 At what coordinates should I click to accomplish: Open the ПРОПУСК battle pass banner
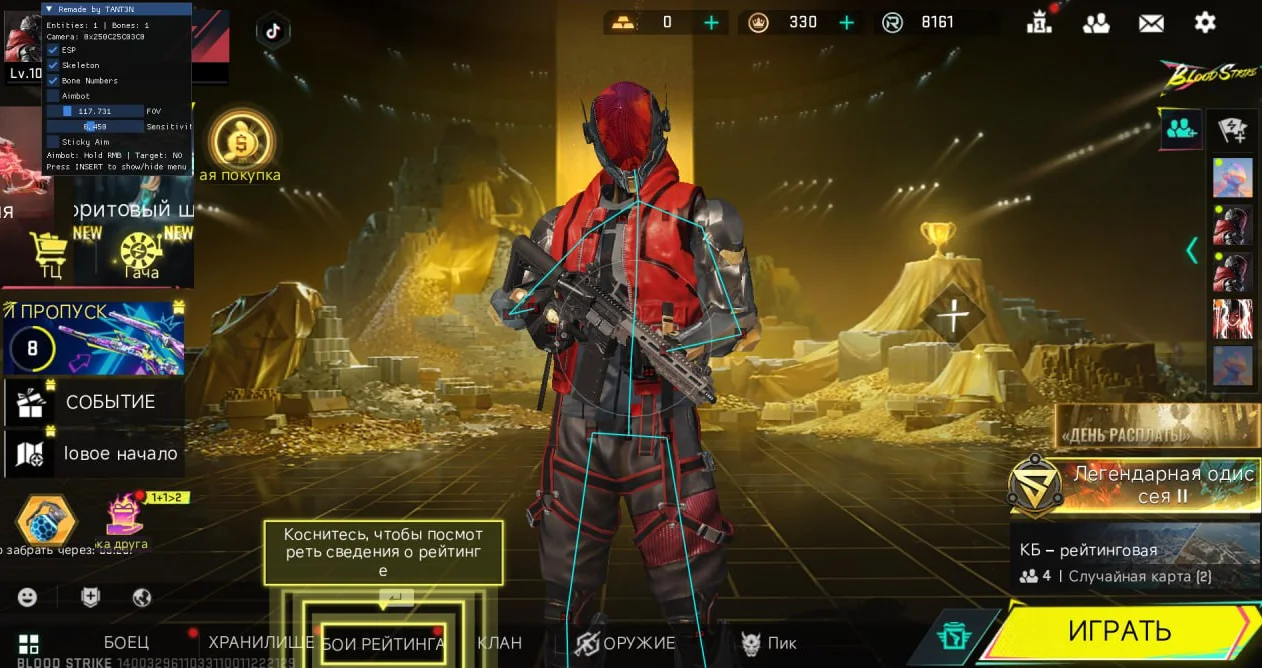(x=94, y=338)
